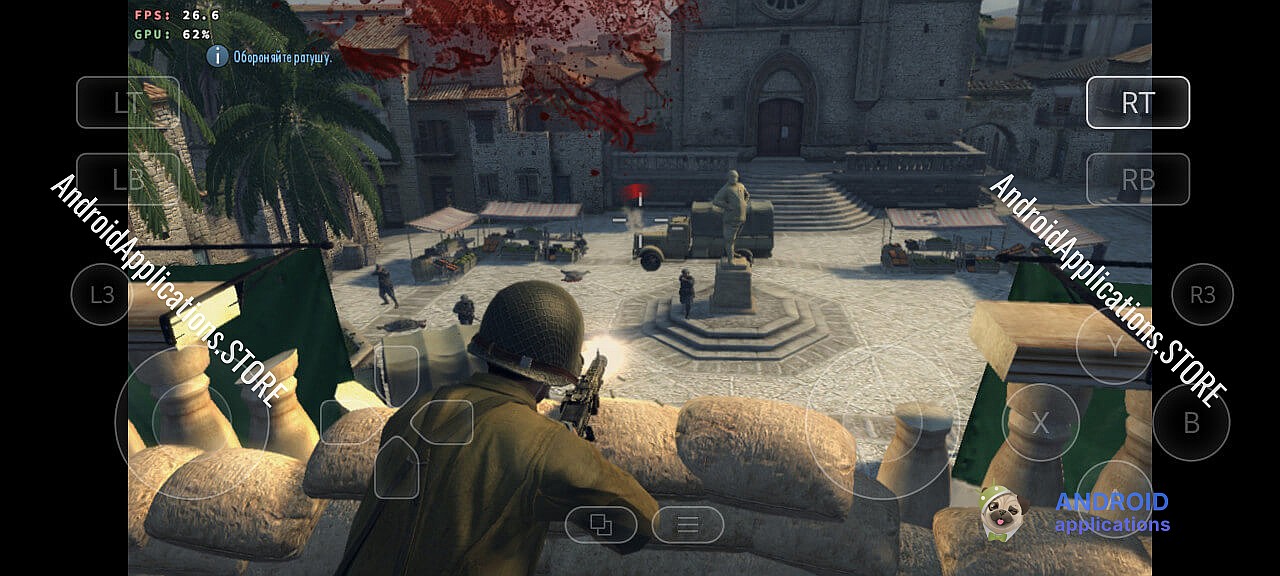Image resolution: width=1280 pixels, height=576 pixels.
Task: Tap the LB bumper button
Action: (x=127, y=179)
